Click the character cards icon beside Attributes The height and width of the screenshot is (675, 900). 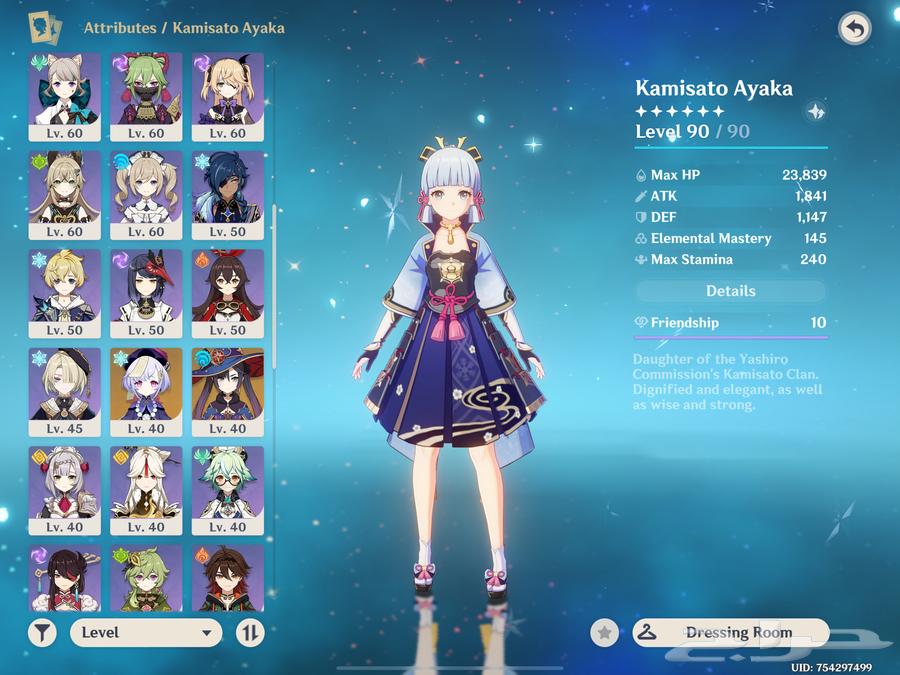(x=43, y=27)
